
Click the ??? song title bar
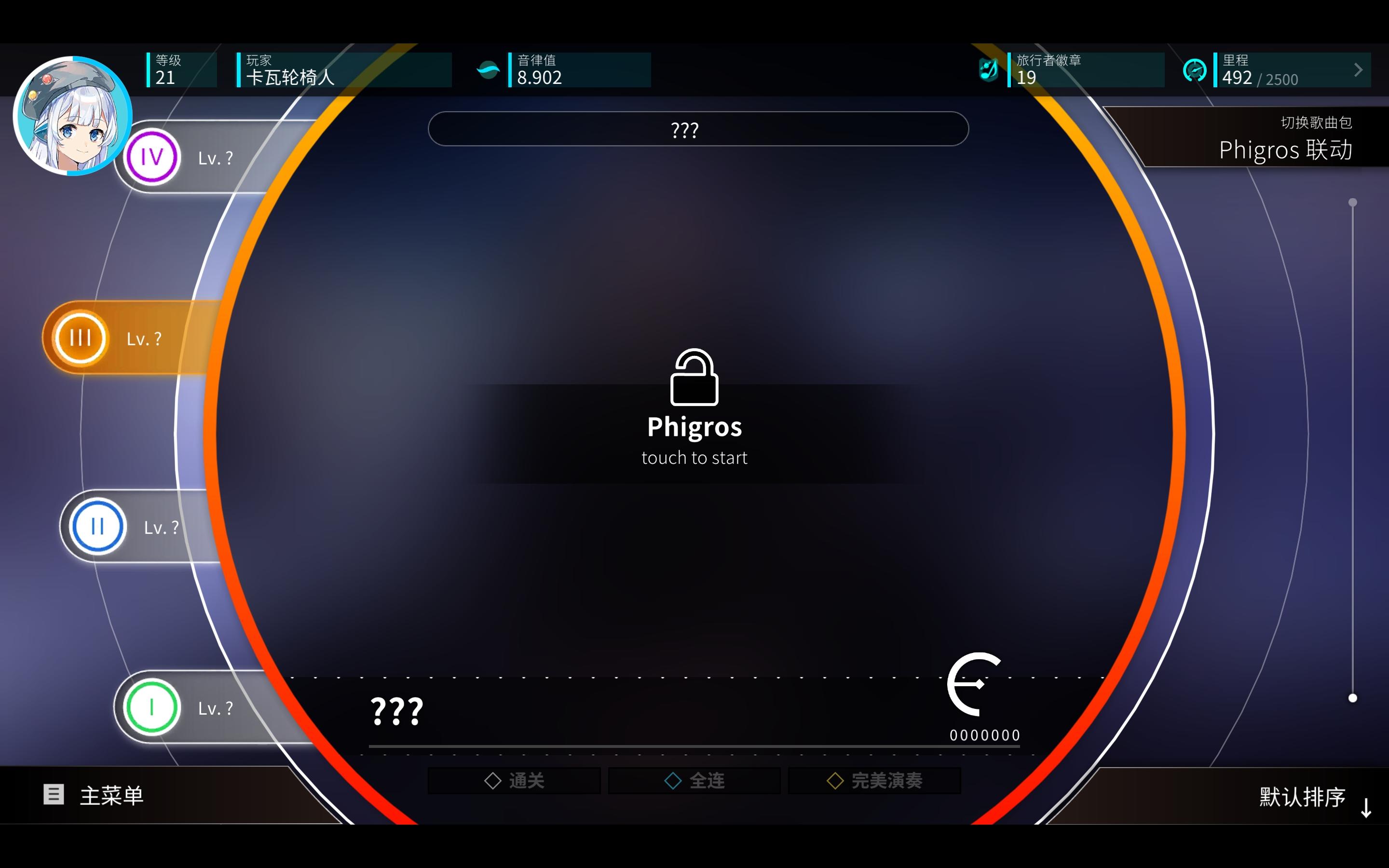point(697,129)
